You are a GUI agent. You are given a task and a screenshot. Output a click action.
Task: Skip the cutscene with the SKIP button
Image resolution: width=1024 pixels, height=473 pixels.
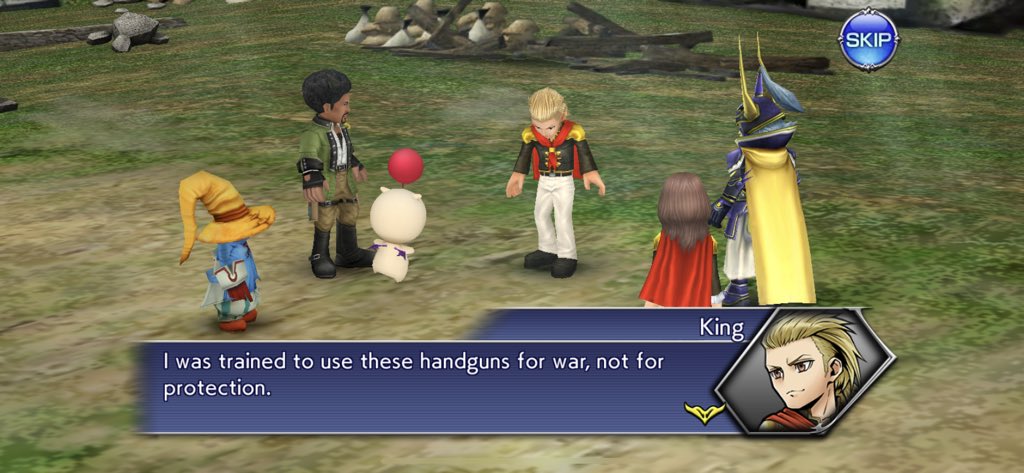(867, 40)
